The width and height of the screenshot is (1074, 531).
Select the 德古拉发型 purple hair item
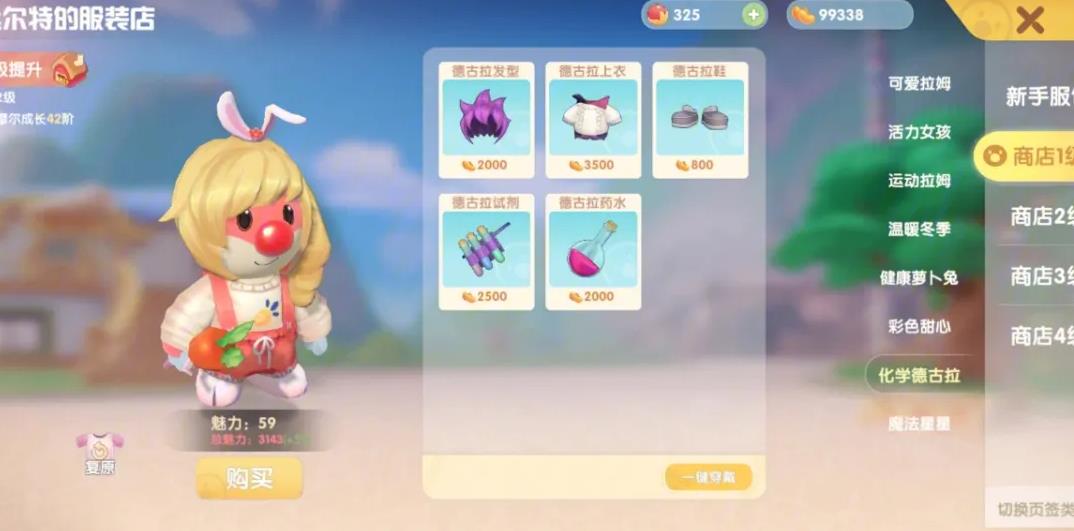click(486, 120)
